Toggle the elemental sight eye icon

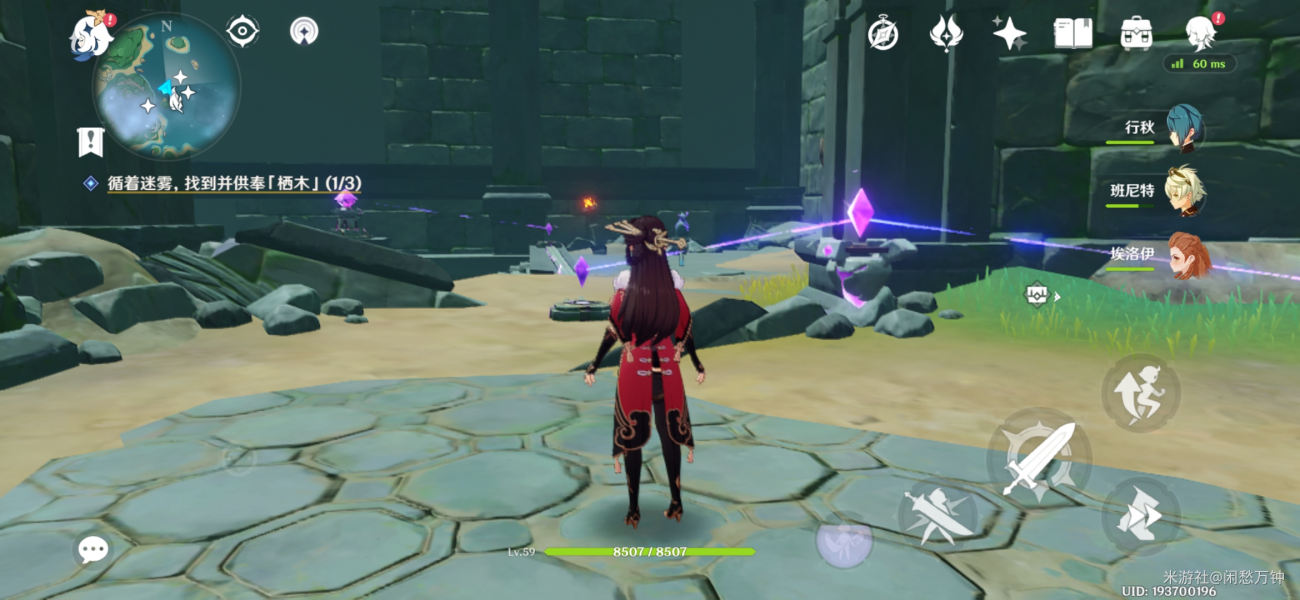243,31
